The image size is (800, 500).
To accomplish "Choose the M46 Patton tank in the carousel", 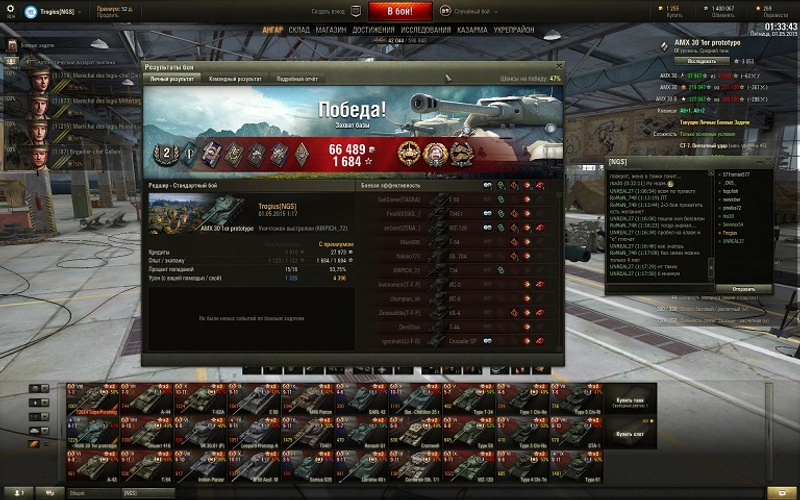I will (x=318, y=401).
